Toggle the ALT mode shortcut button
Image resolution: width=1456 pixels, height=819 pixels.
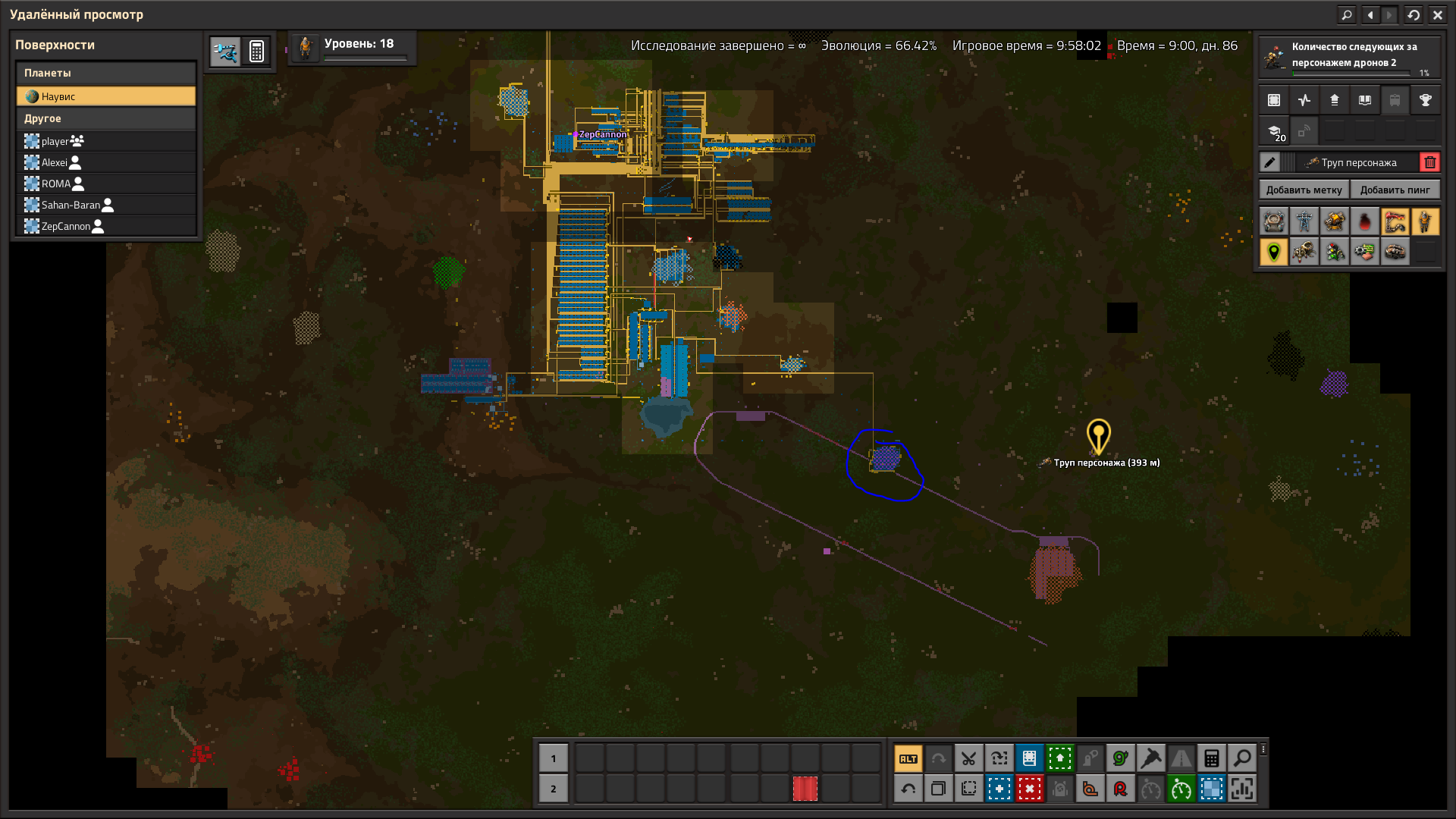[x=908, y=758]
